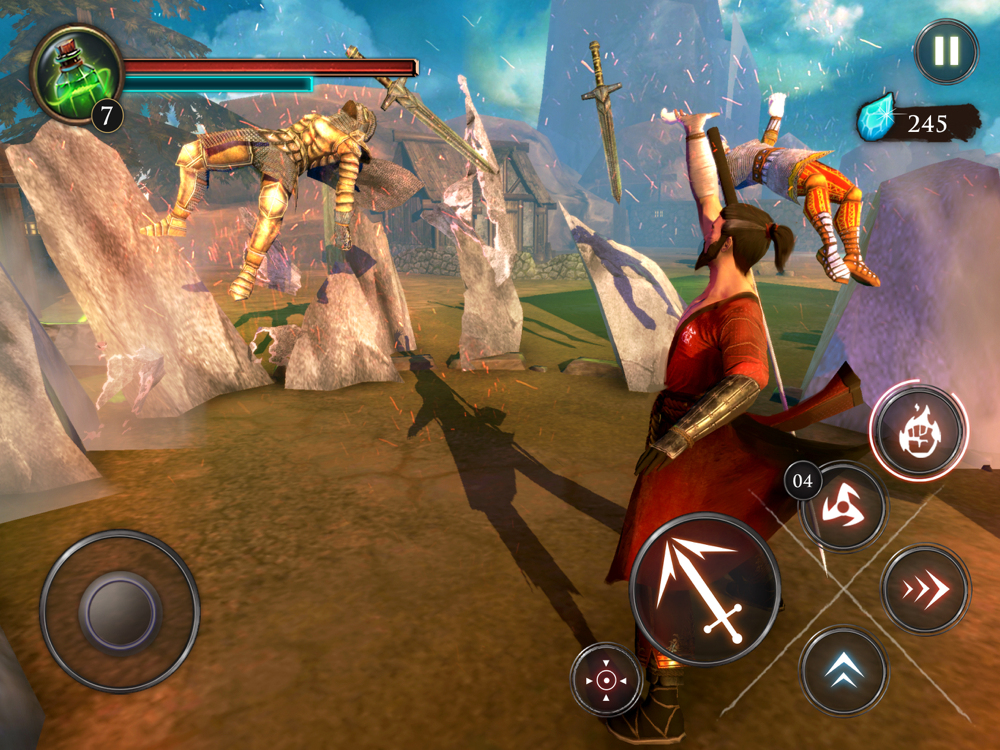Toggle the target lock-on crosshair button
Image resolution: width=1000 pixels, height=750 pixels.
(x=606, y=680)
